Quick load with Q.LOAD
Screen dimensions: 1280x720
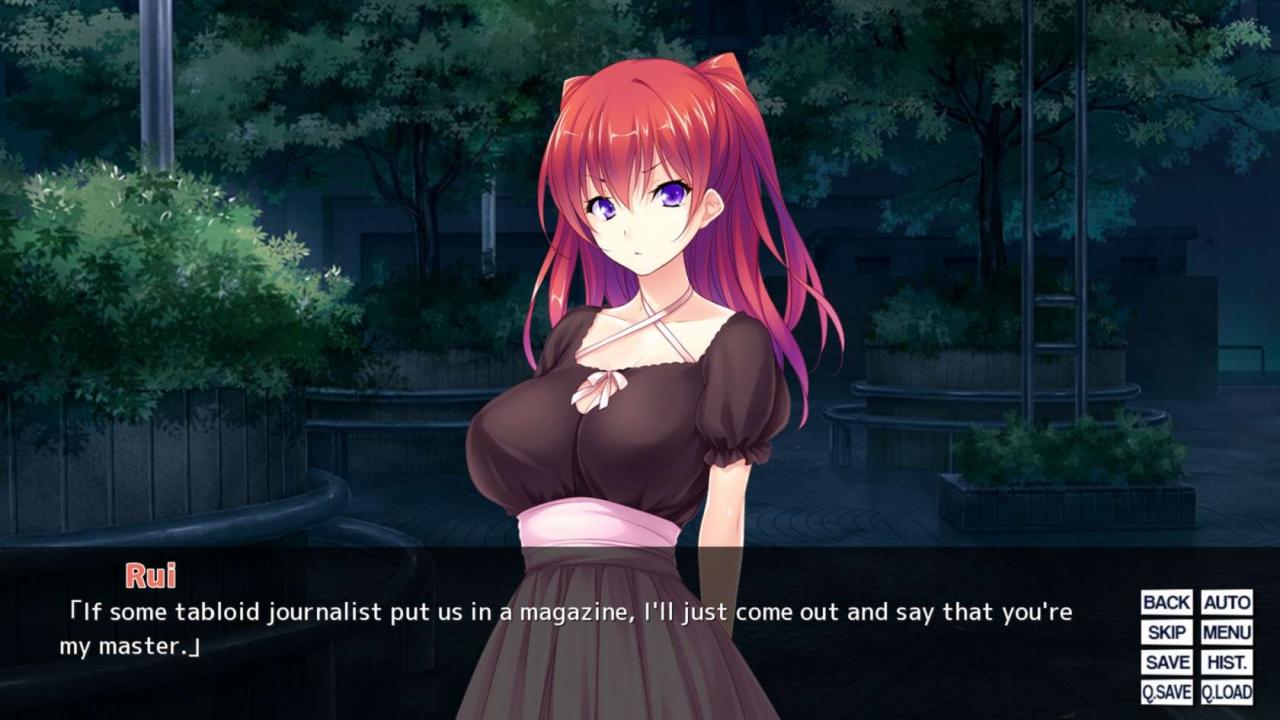pos(1226,692)
